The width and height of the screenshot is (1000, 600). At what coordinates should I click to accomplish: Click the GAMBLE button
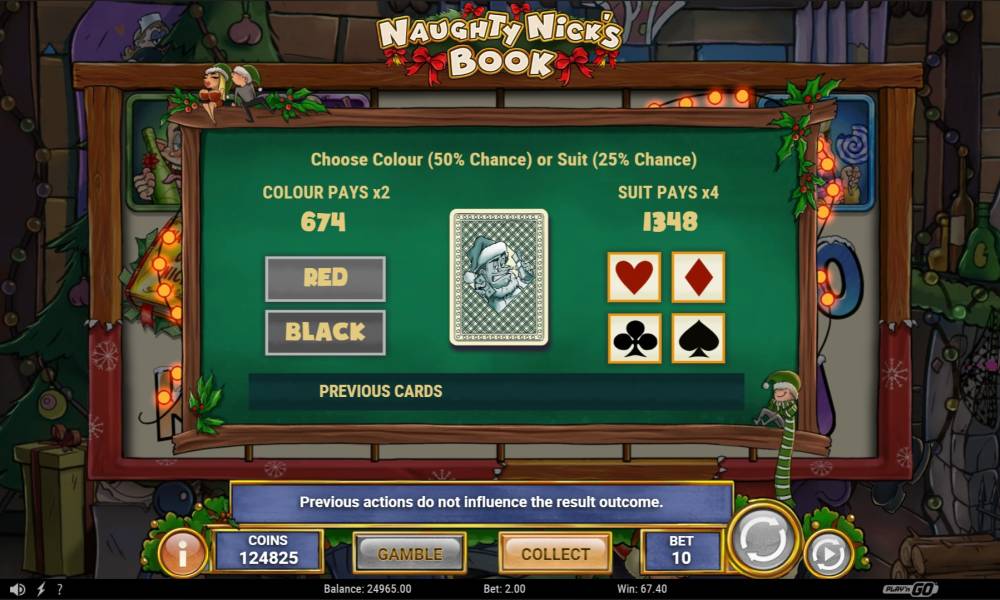410,553
